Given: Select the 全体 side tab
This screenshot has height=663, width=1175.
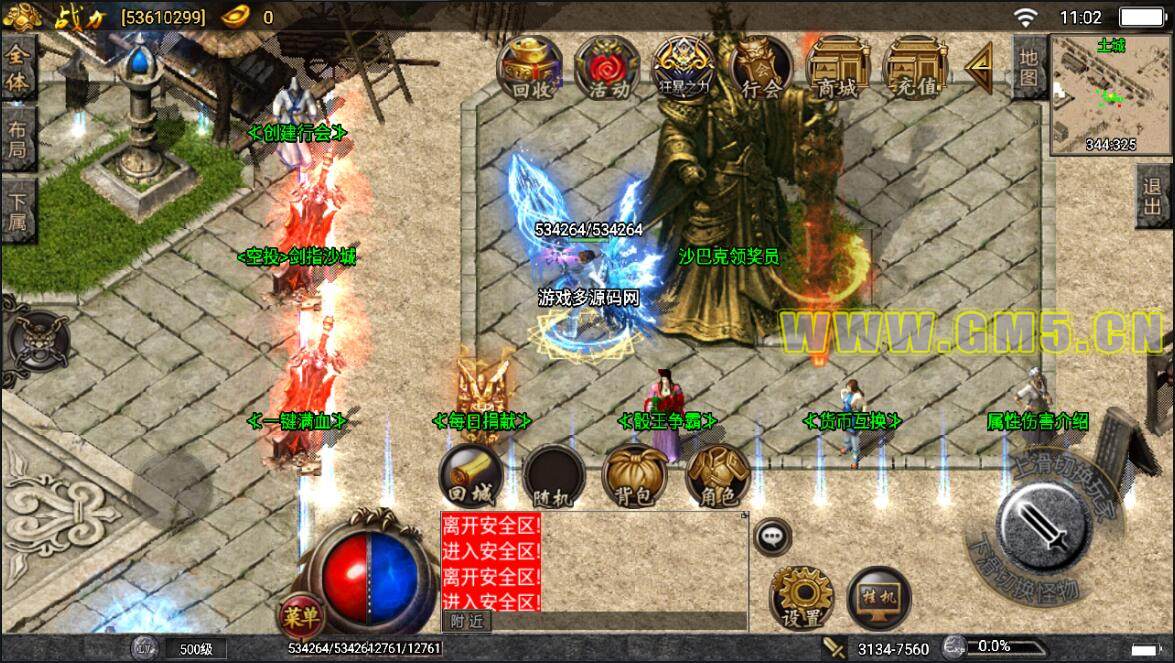Looking at the screenshot, I should point(18,68).
